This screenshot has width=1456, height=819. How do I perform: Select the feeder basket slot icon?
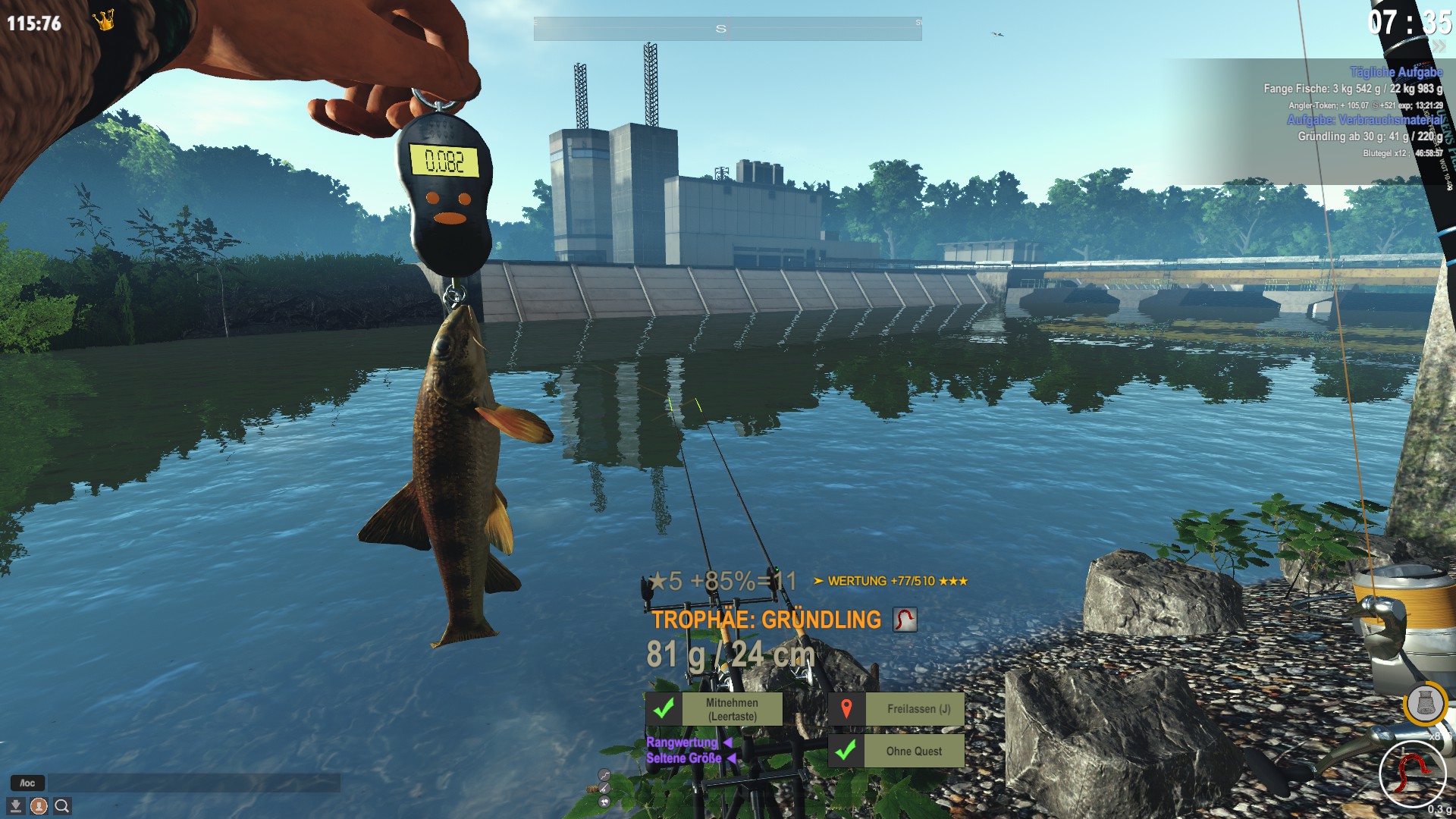point(1425,704)
